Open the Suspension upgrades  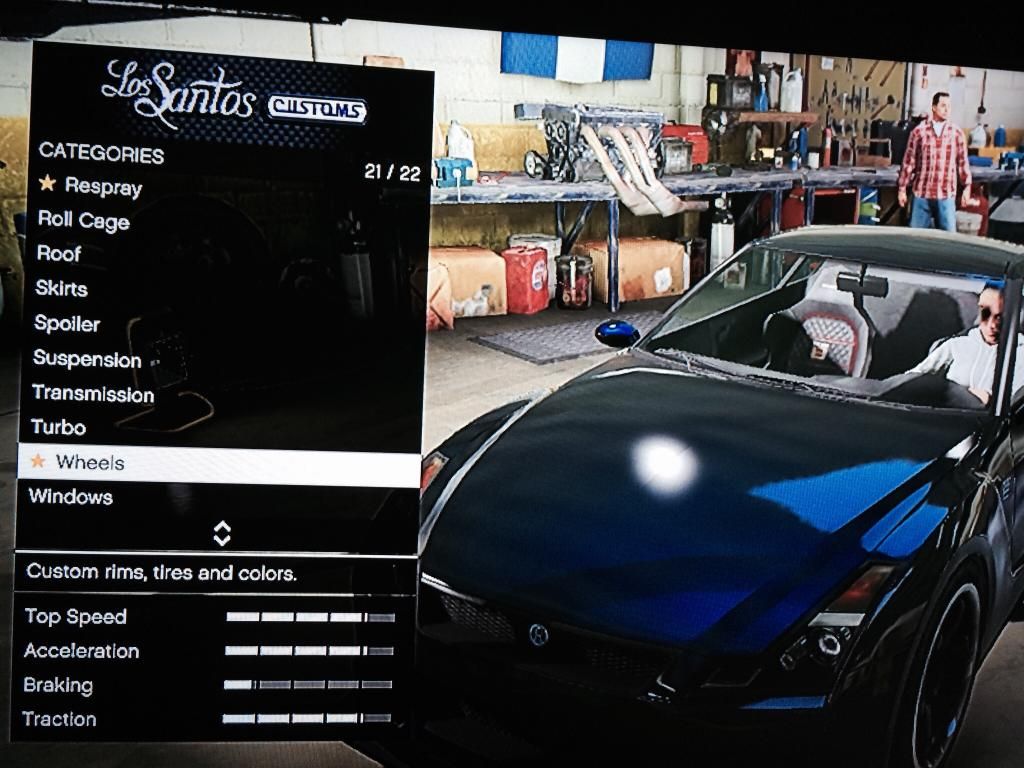point(87,359)
